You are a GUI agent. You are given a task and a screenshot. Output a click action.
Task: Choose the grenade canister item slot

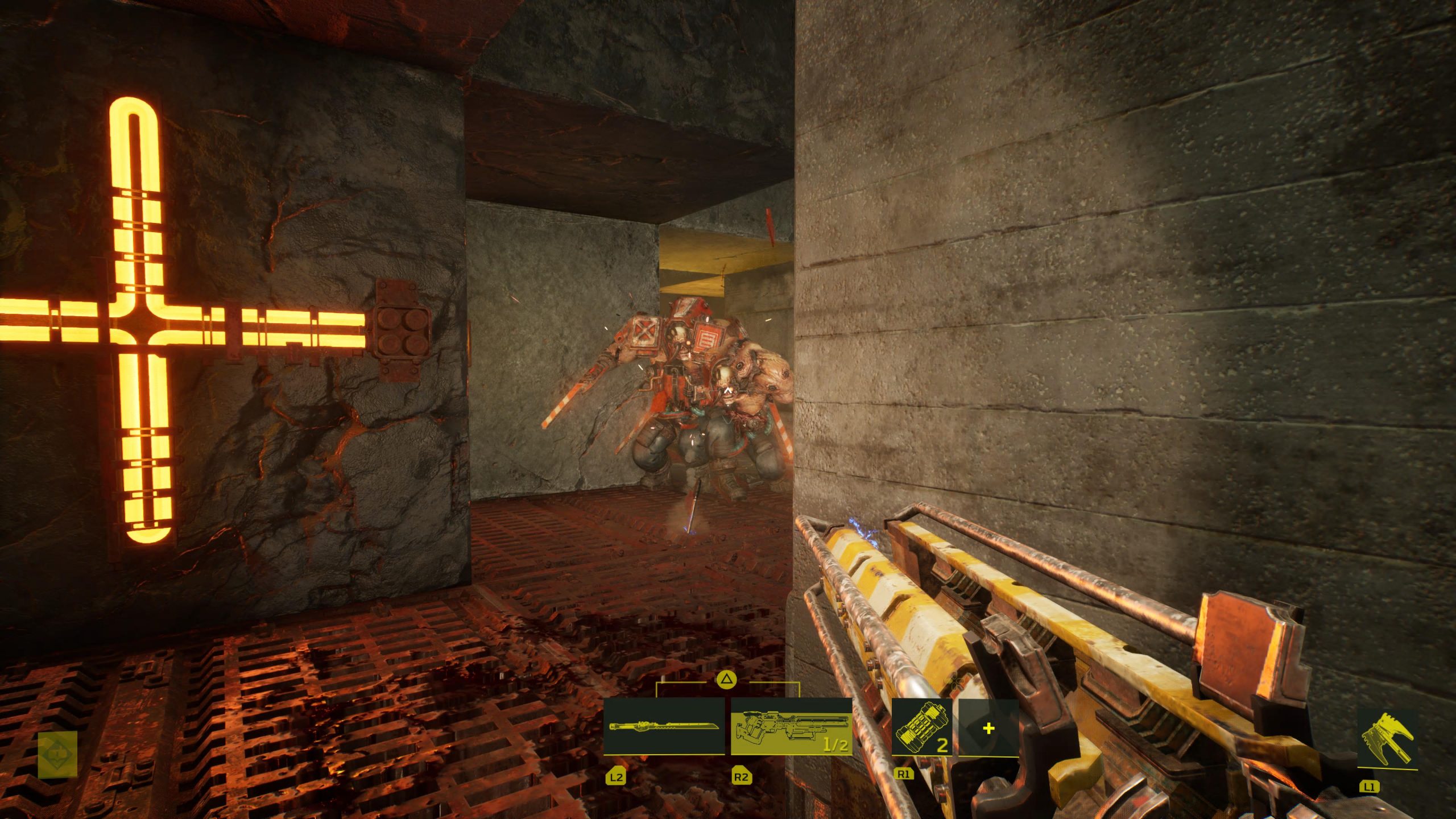pyautogui.click(x=922, y=727)
